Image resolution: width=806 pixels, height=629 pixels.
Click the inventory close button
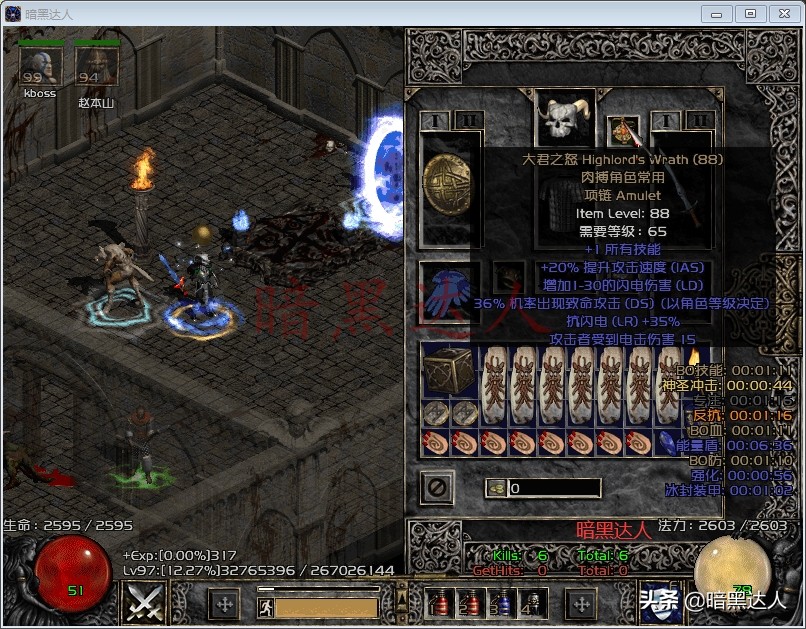pos(437,488)
